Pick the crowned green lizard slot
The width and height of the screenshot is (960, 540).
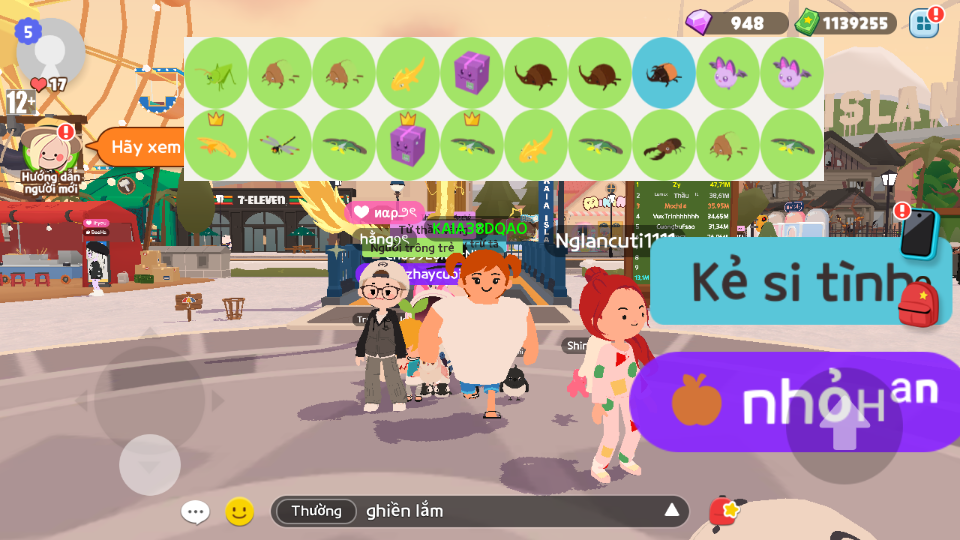472,144
